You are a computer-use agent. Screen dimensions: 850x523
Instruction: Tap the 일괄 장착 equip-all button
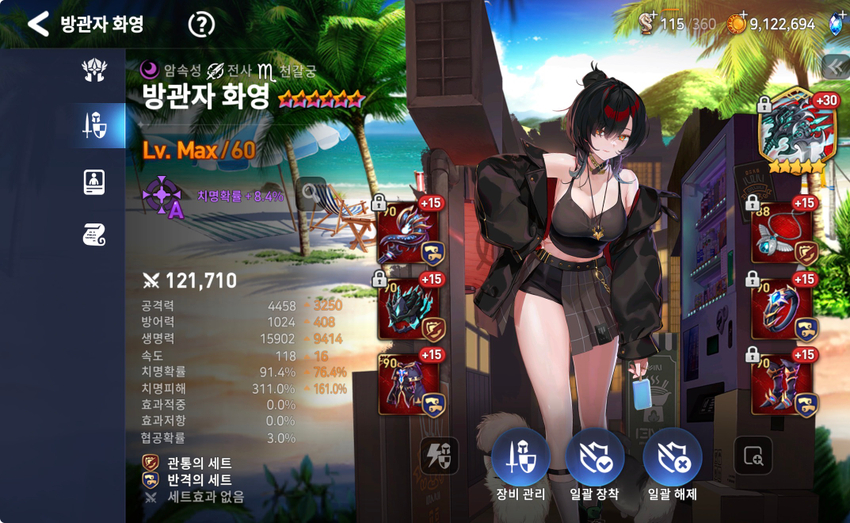pos(595,459)
